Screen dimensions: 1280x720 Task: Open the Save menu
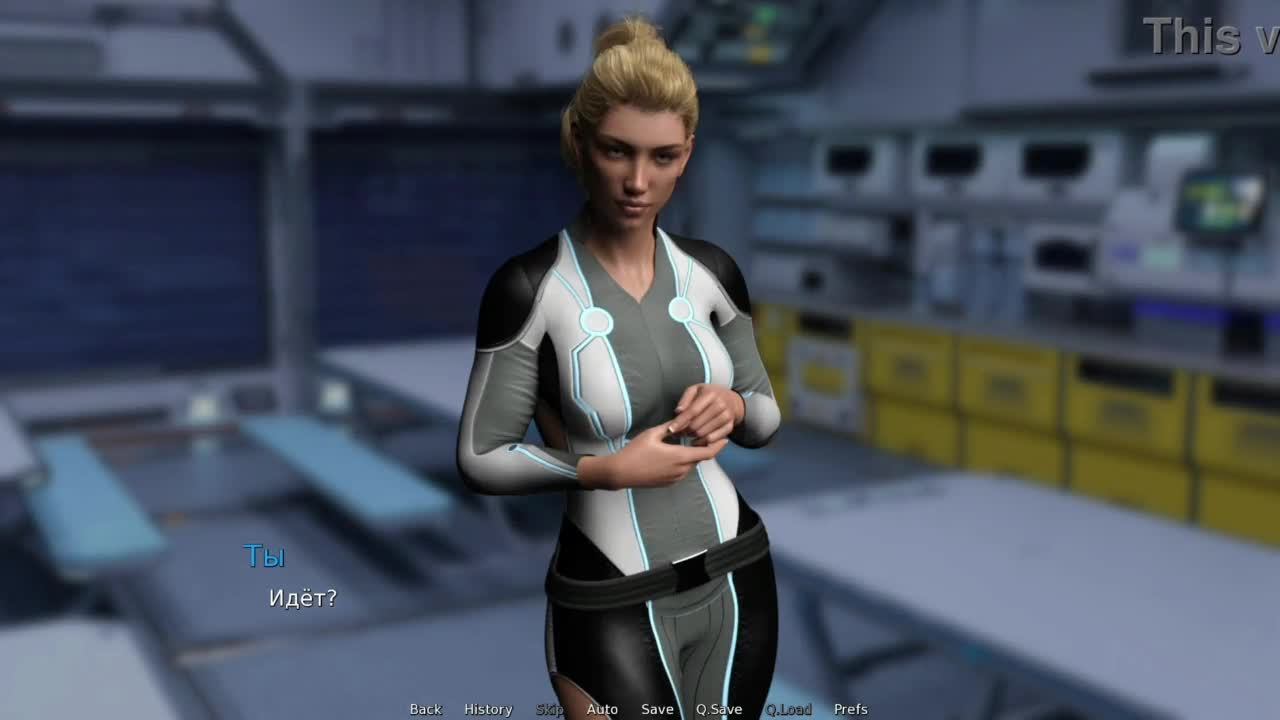click(x=657, y=709)
